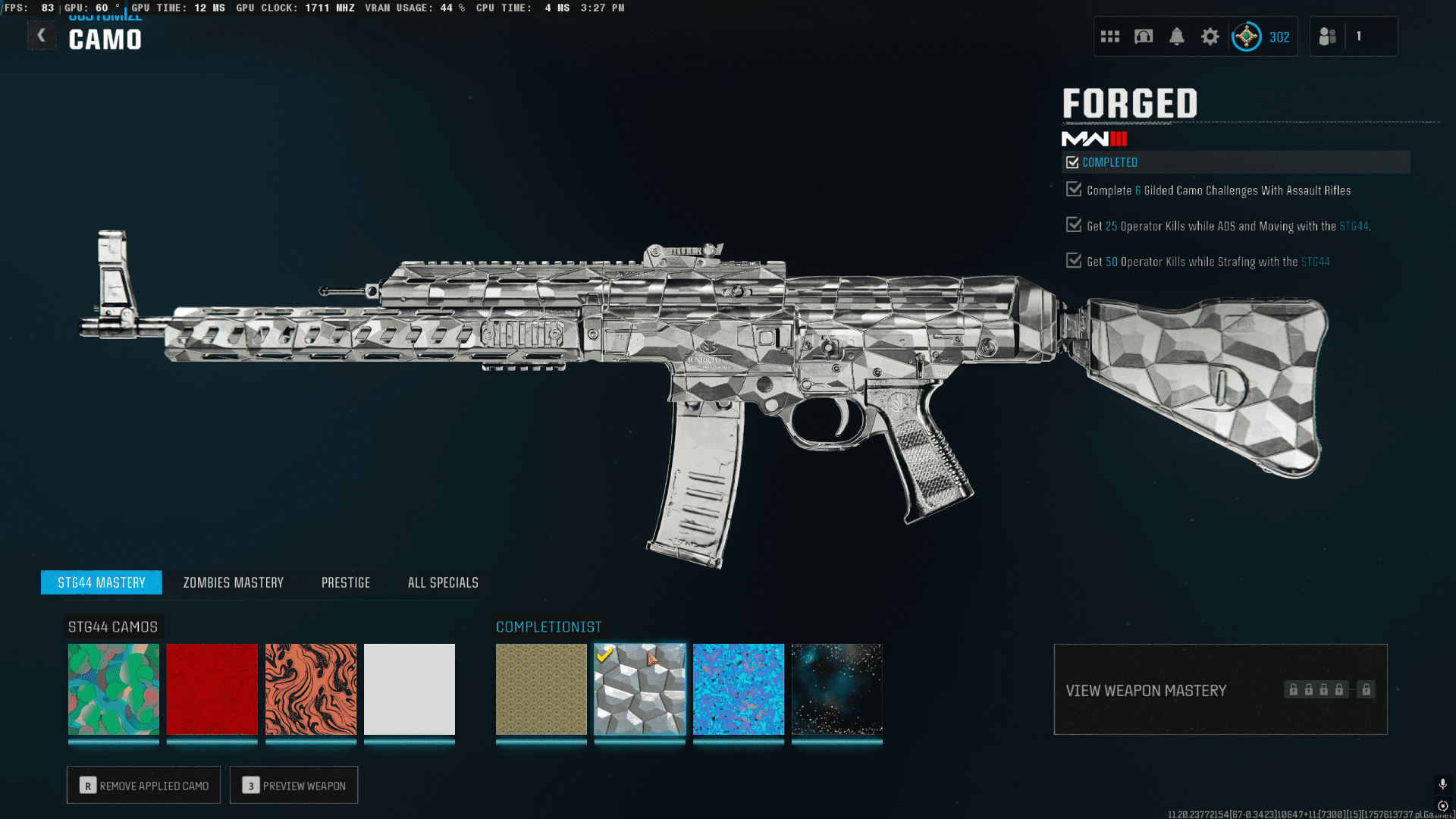The width and height of the screenshot is (1456, 819).
Task: Click the Preview Weapon button
Action: 293,786
